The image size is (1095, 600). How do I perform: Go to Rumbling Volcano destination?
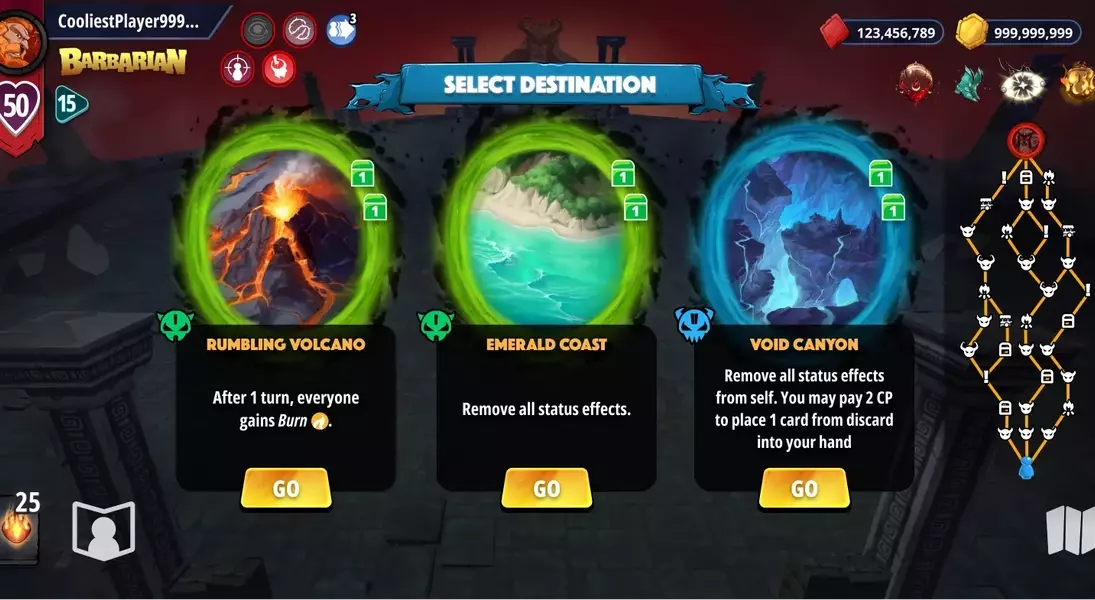coord(286,488)
